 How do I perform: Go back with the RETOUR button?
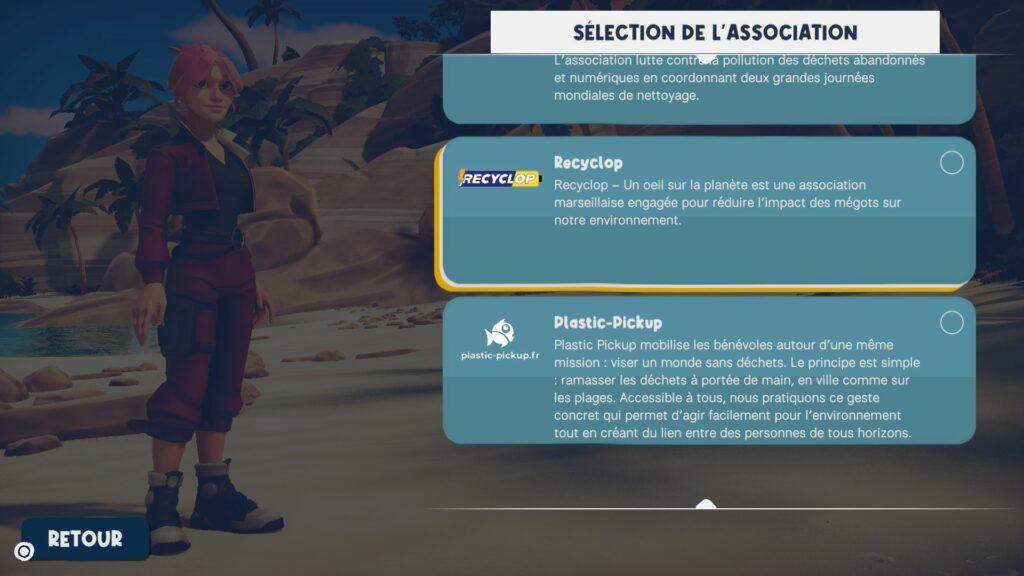click(x=85, y=539)
